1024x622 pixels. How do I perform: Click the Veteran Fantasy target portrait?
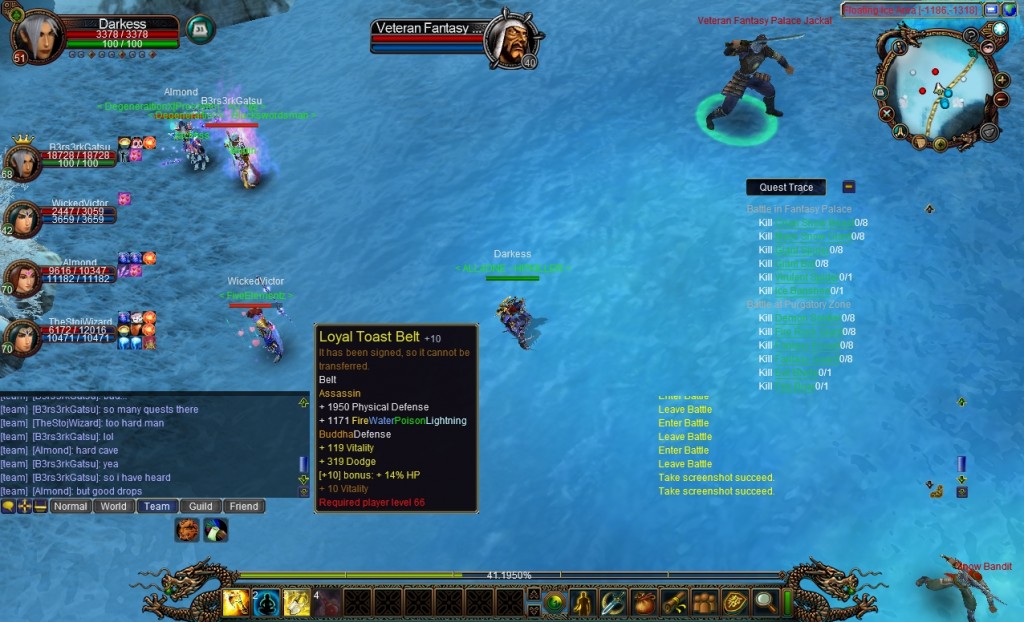510,40
